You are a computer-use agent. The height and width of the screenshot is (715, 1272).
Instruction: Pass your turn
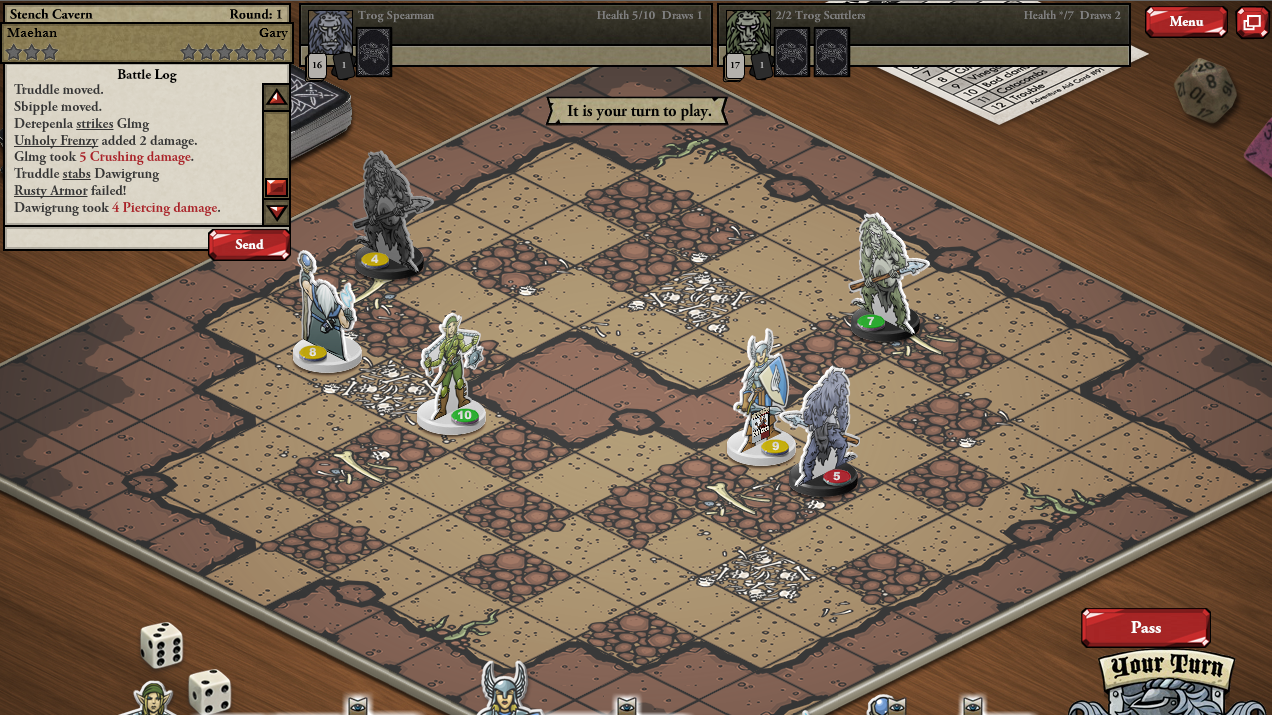click(x=1145, y=628)
